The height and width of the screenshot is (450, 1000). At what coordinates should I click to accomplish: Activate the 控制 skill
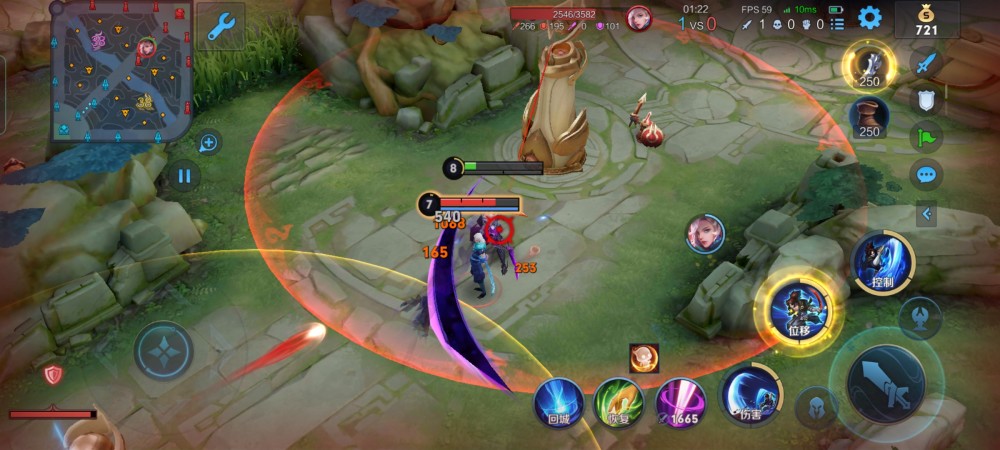pos(882,262)
